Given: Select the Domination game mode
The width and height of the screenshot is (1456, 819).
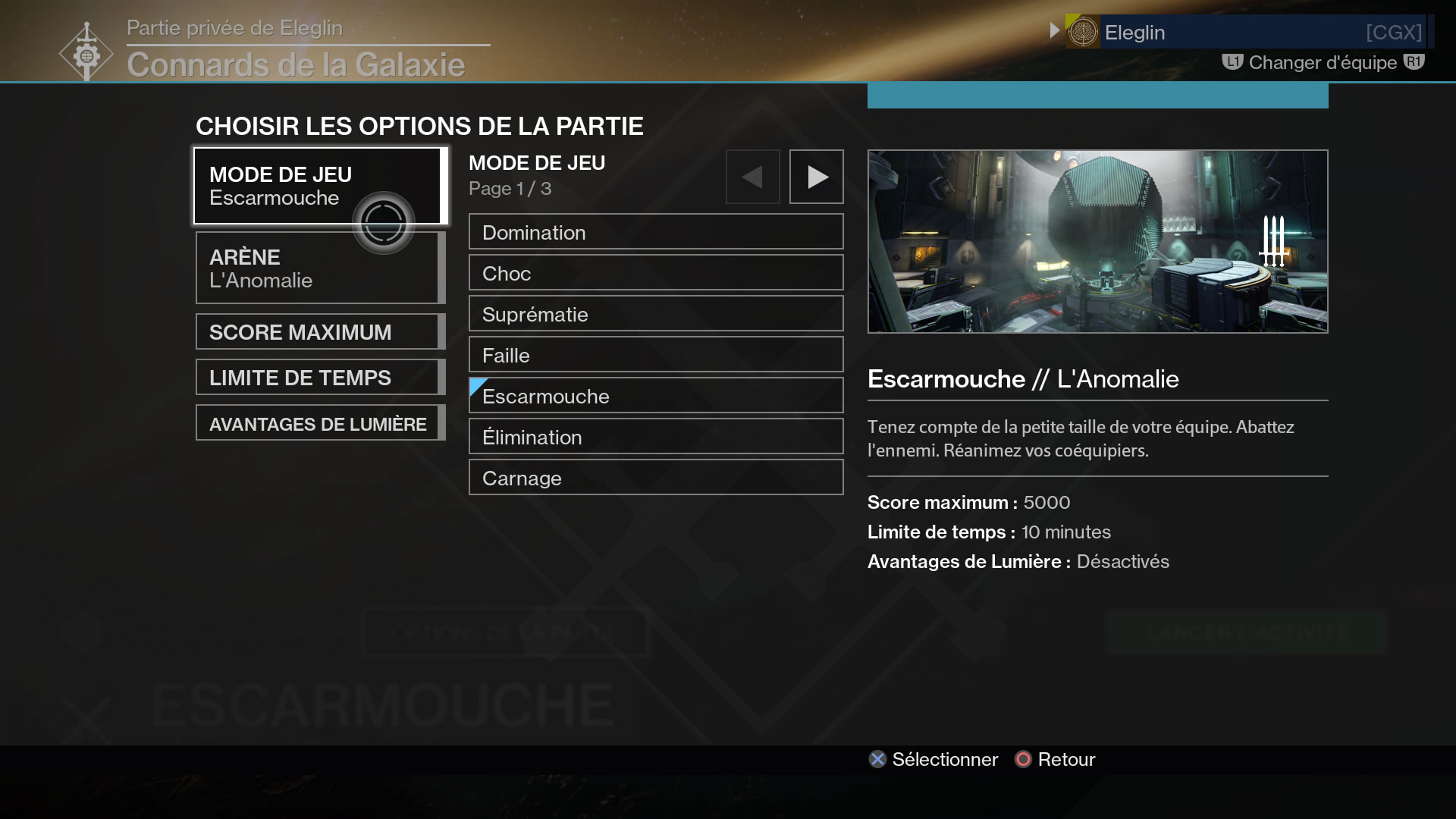Looking at the screenshot, I should [655, 232].
